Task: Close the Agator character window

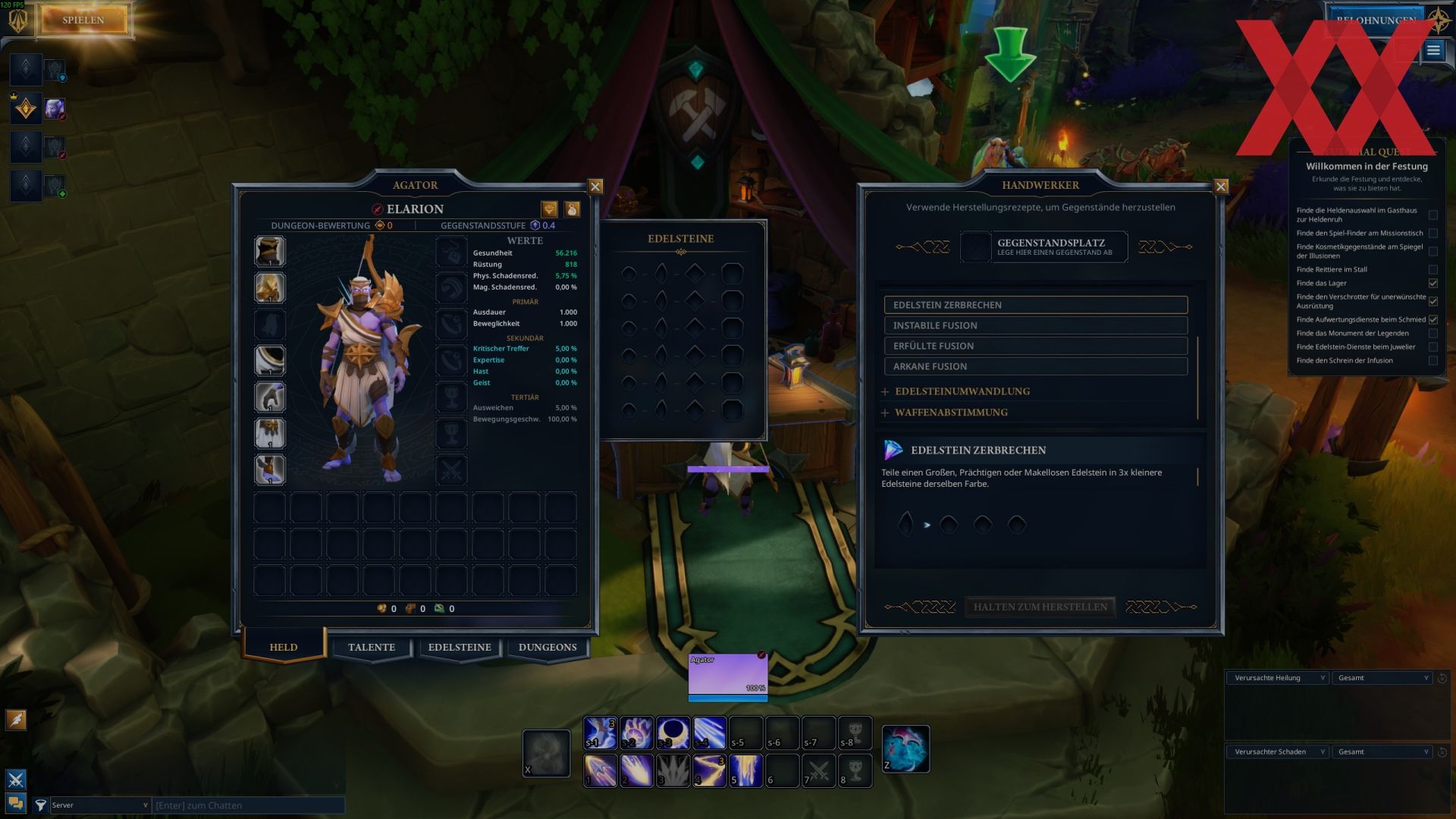Action: click(x=595, y=187)
